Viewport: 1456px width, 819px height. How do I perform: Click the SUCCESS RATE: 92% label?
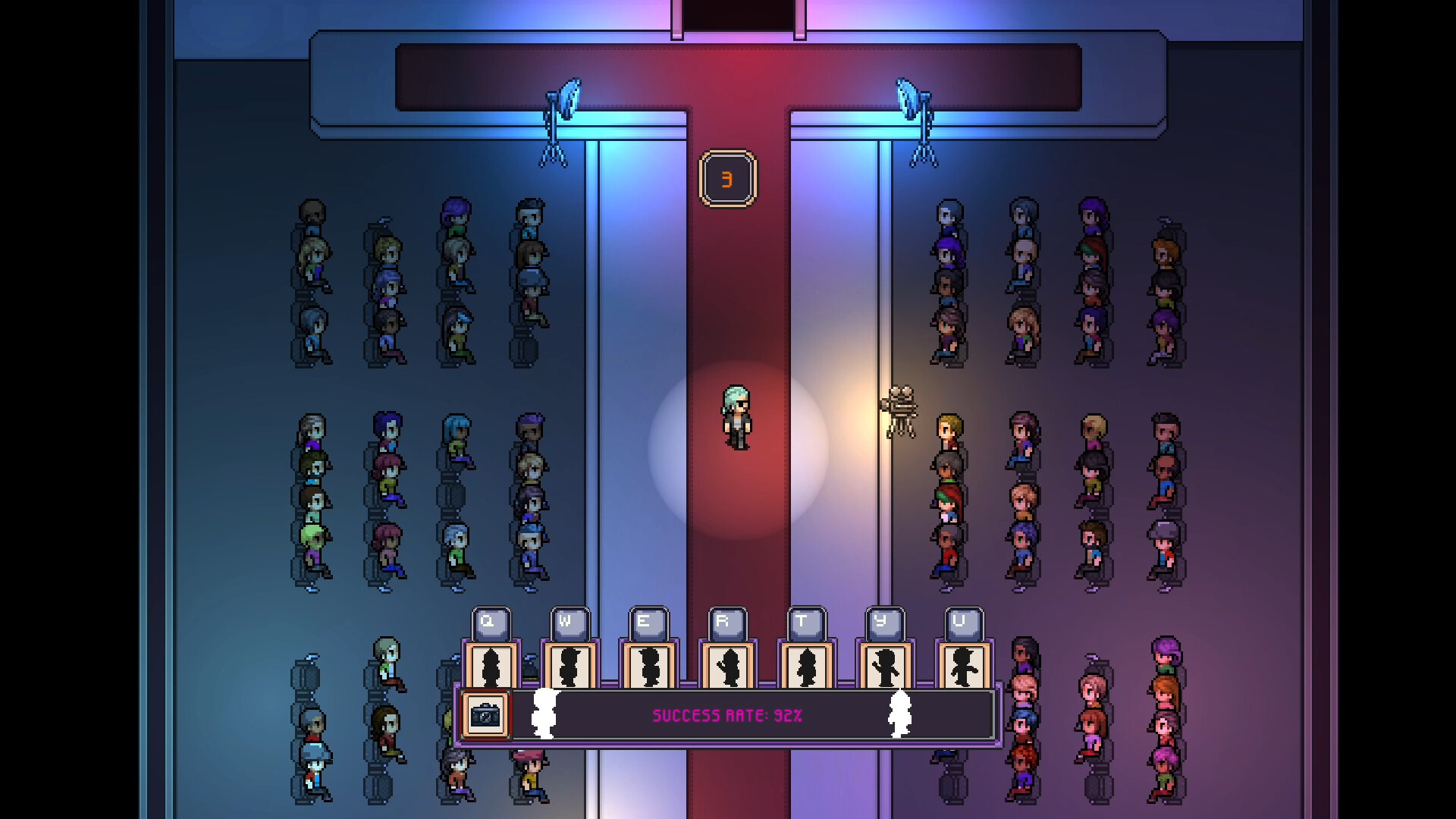(x=726, y=714)
